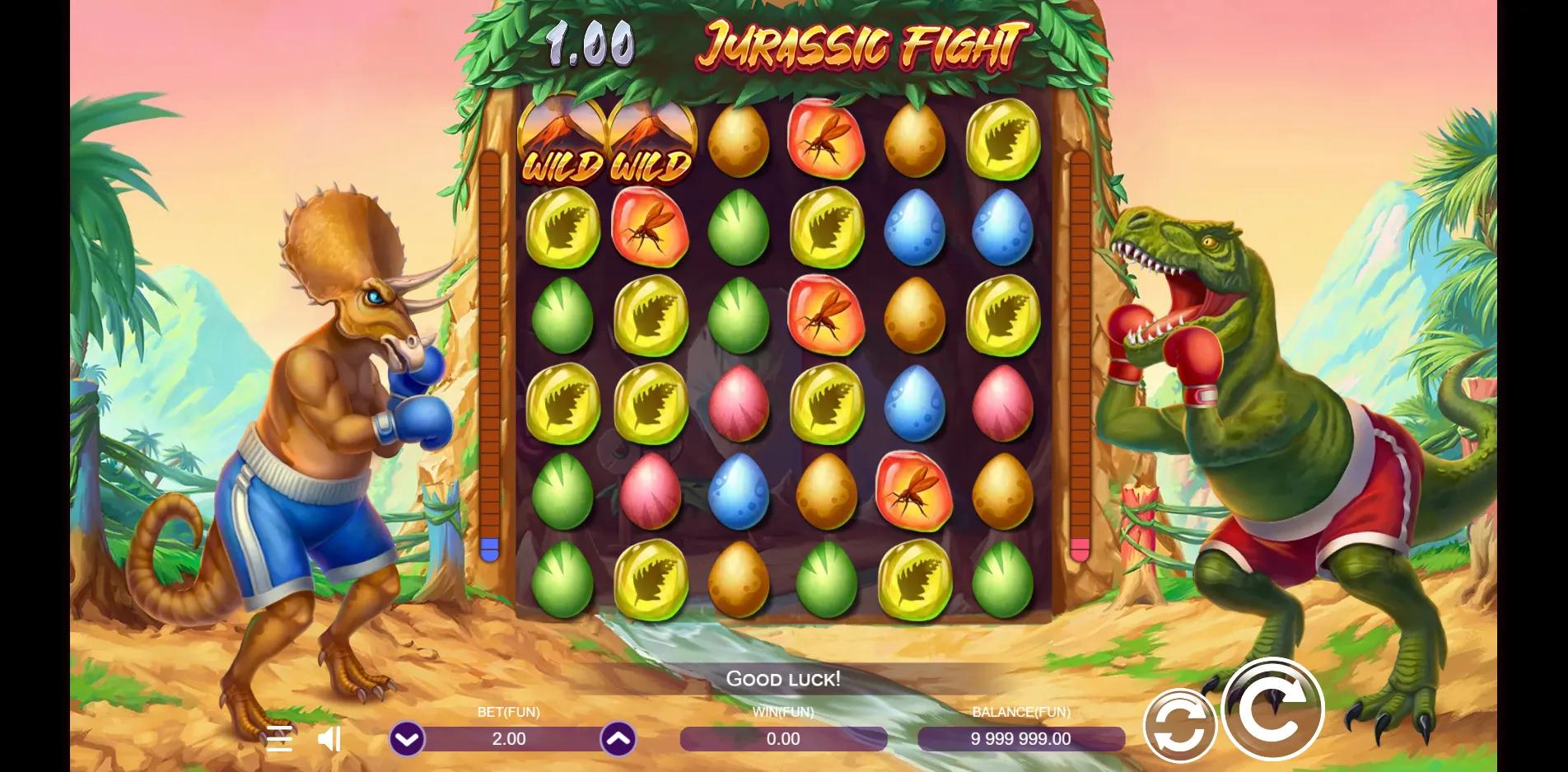Increase the bet with the up chevron
1568x772 pixels.
click(x=618, y=739)
